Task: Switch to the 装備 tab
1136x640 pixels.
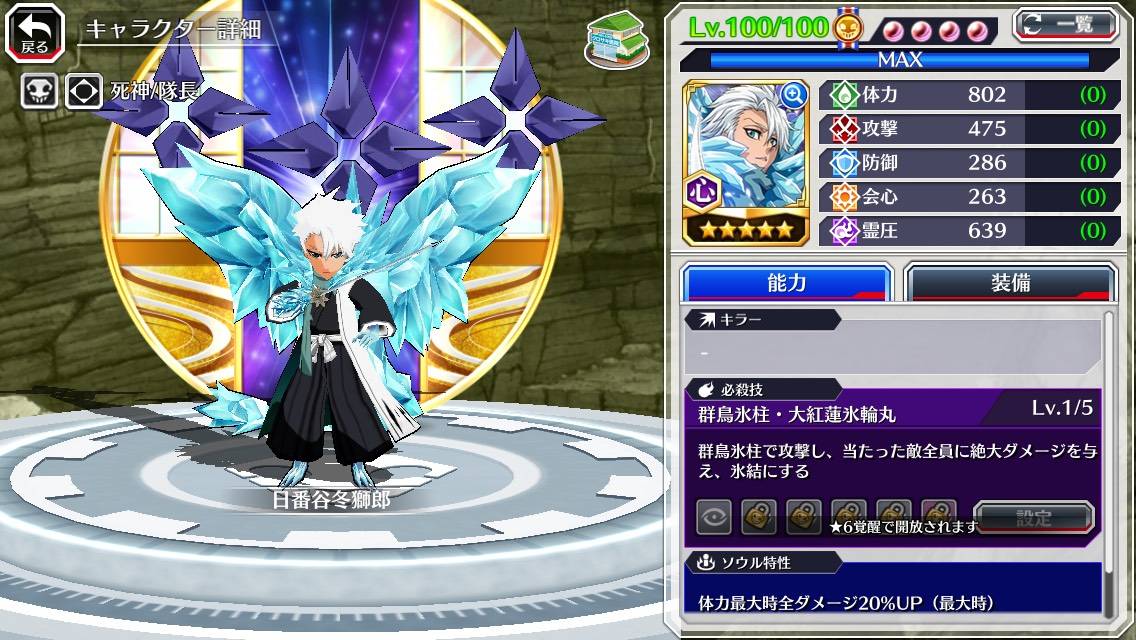Action: (x=1010, y=283)
